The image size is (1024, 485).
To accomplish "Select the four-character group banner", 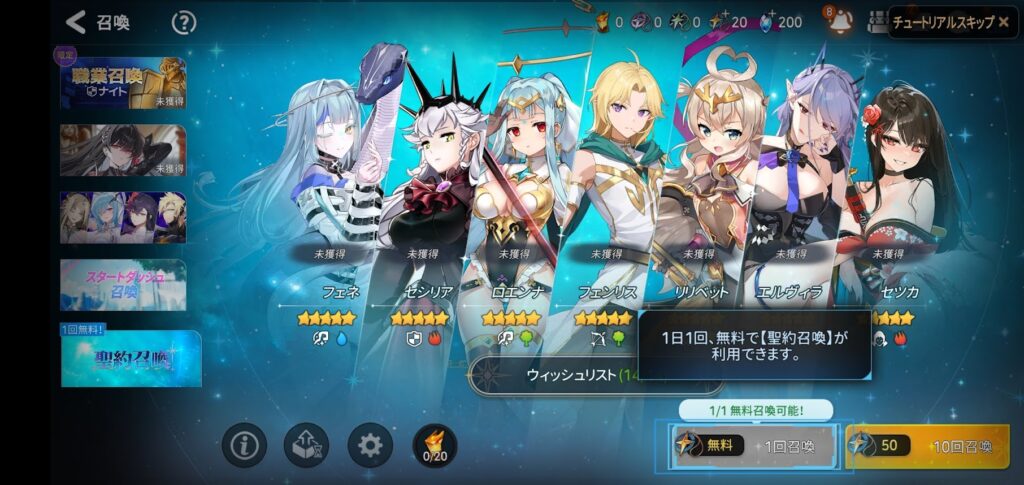I will click(x=123, y=217).
